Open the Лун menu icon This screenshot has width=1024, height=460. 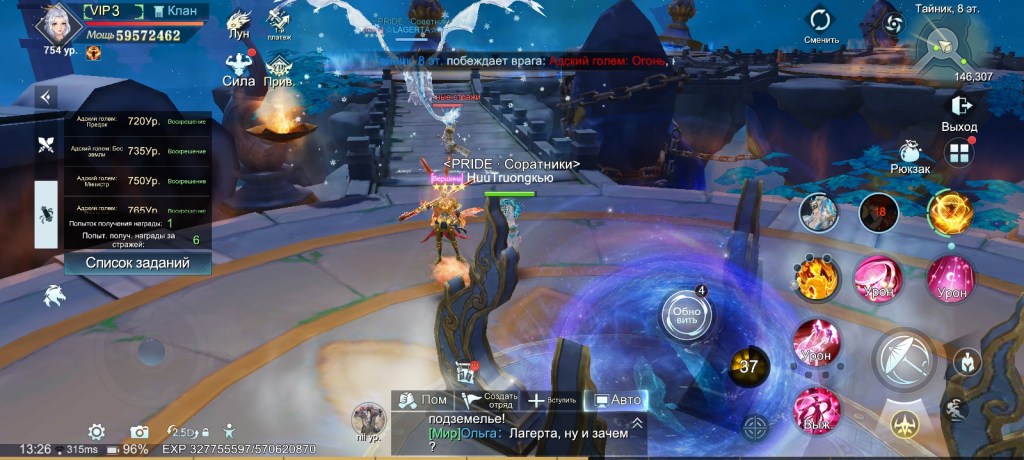[239, 22]
